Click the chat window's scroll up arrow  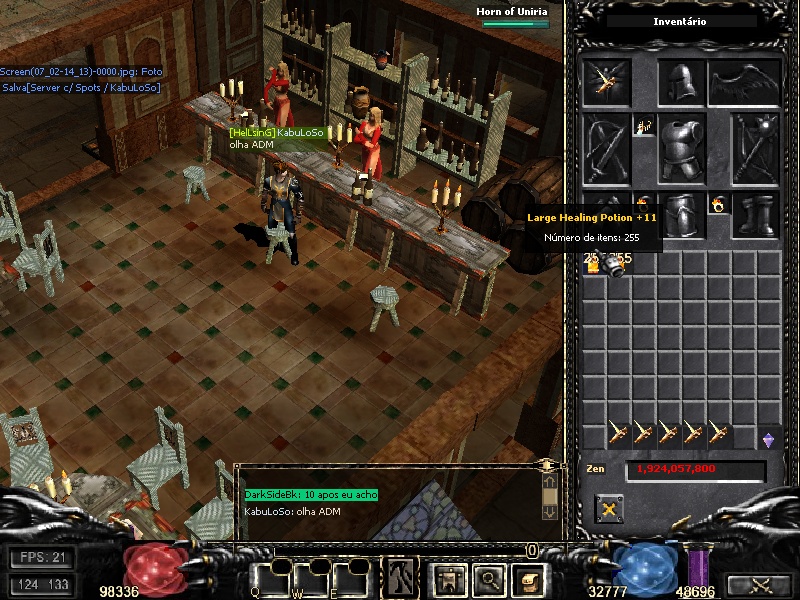click(x=549, y=482)
